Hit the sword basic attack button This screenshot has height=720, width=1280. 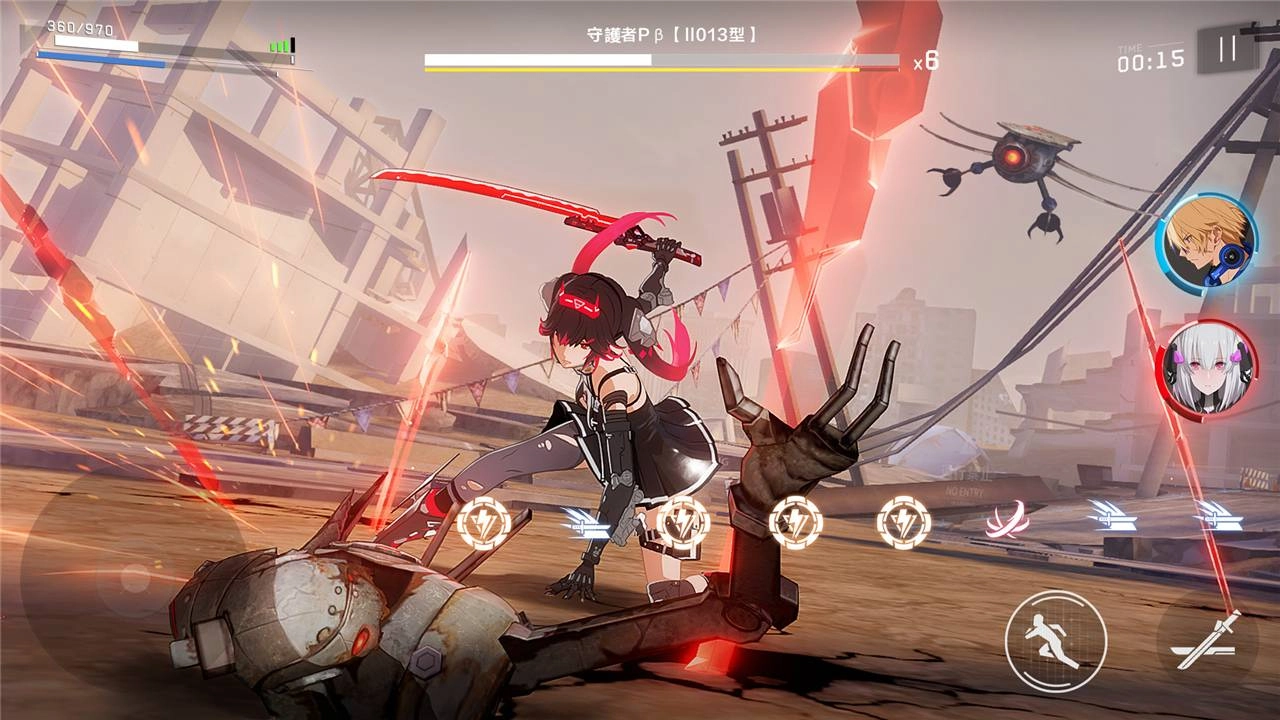tap(1208, 640)
